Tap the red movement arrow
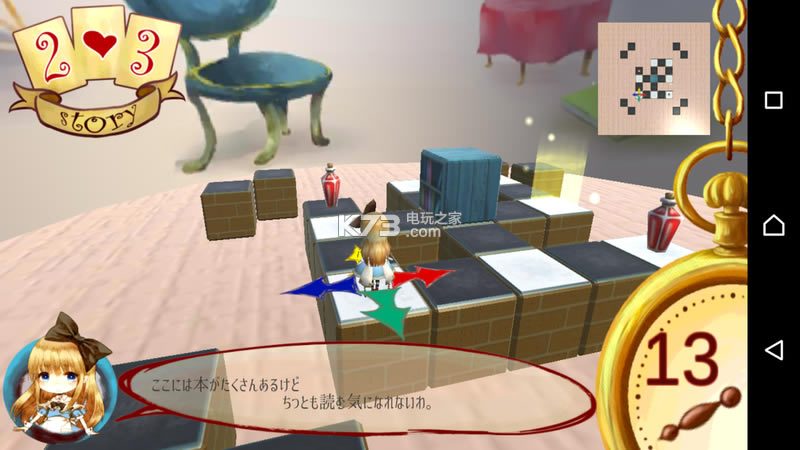Screen dimensions: 800x450 coord(423,275)
